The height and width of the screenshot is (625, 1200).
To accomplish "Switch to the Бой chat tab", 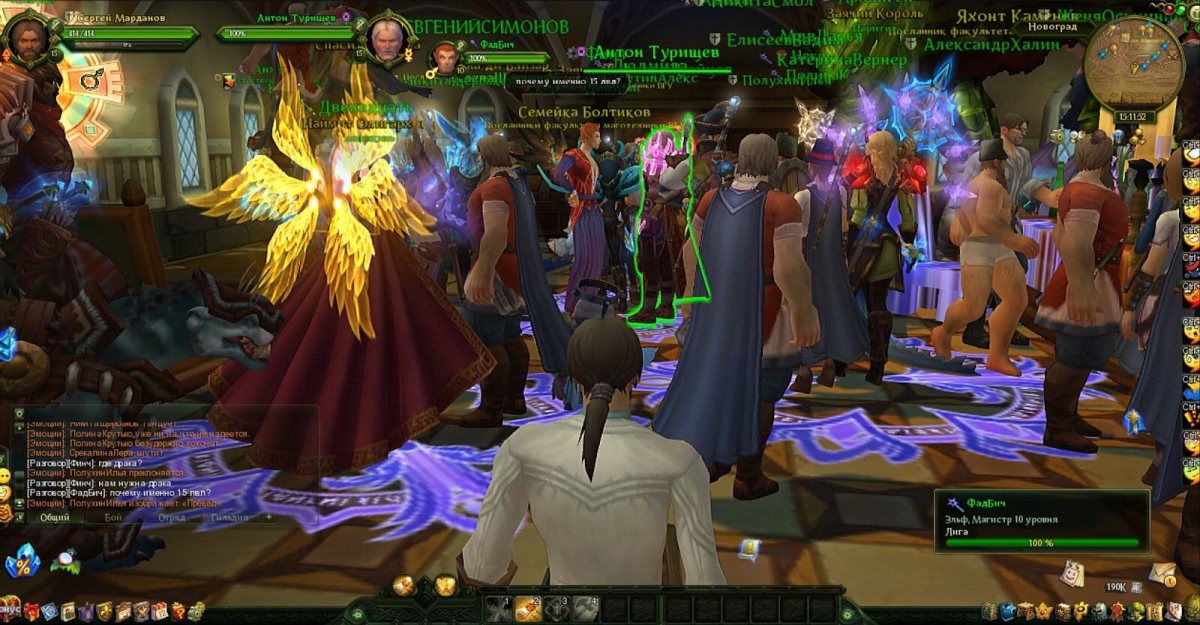I will click(113, 517).
